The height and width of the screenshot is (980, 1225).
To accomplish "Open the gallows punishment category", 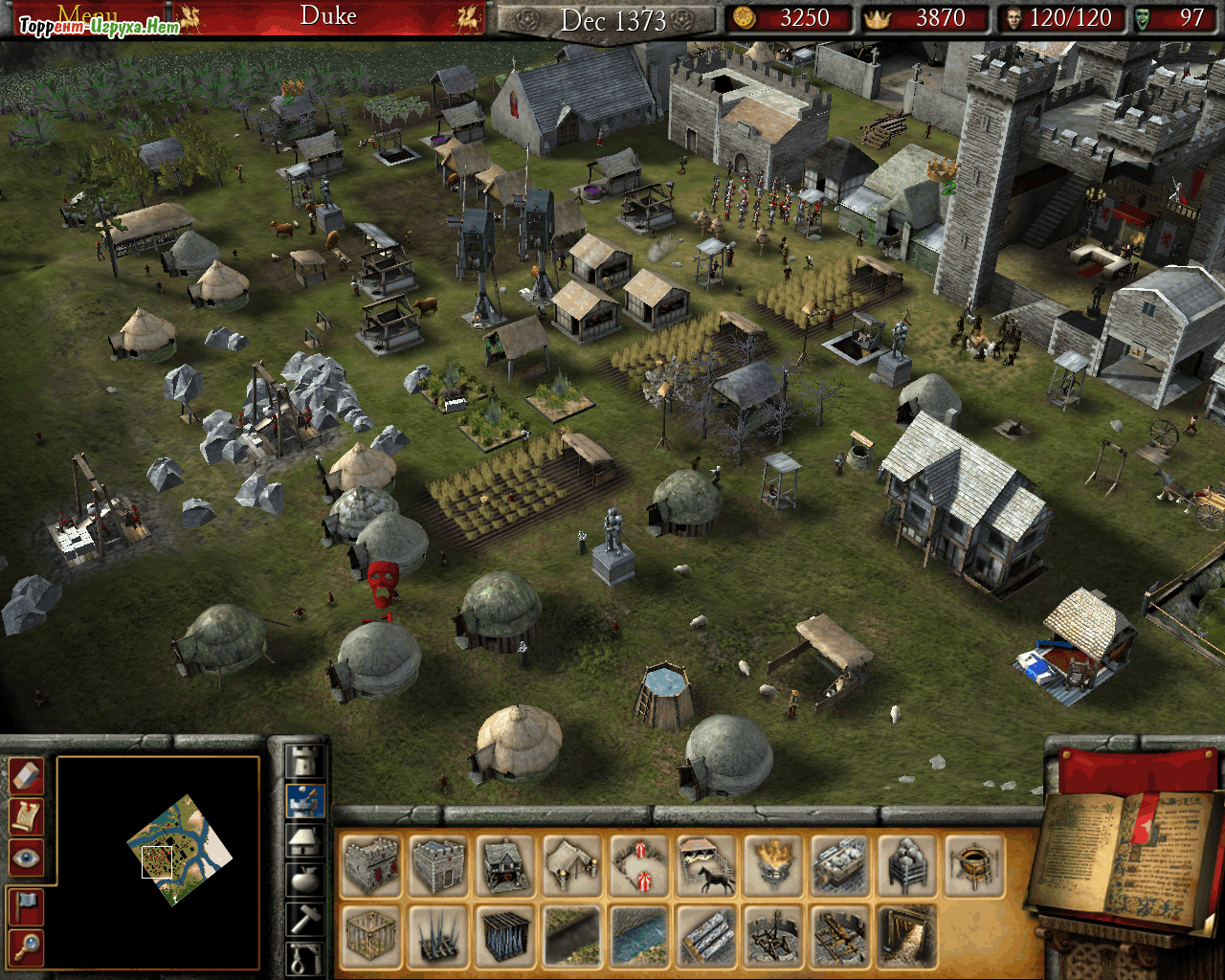I will pyautogui.click(x=305, y=957).
